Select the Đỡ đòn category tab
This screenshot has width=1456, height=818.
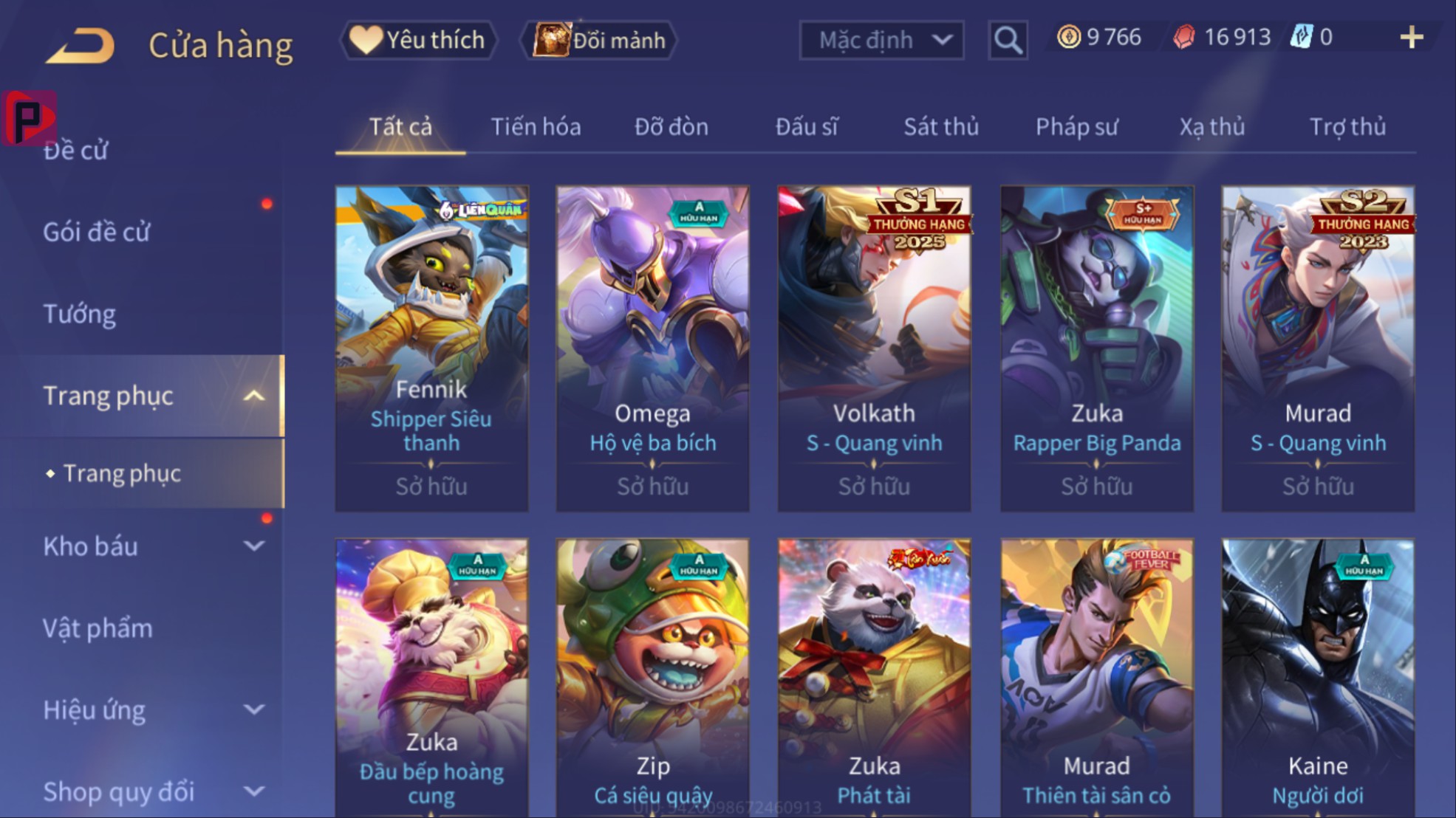[671, 127]
